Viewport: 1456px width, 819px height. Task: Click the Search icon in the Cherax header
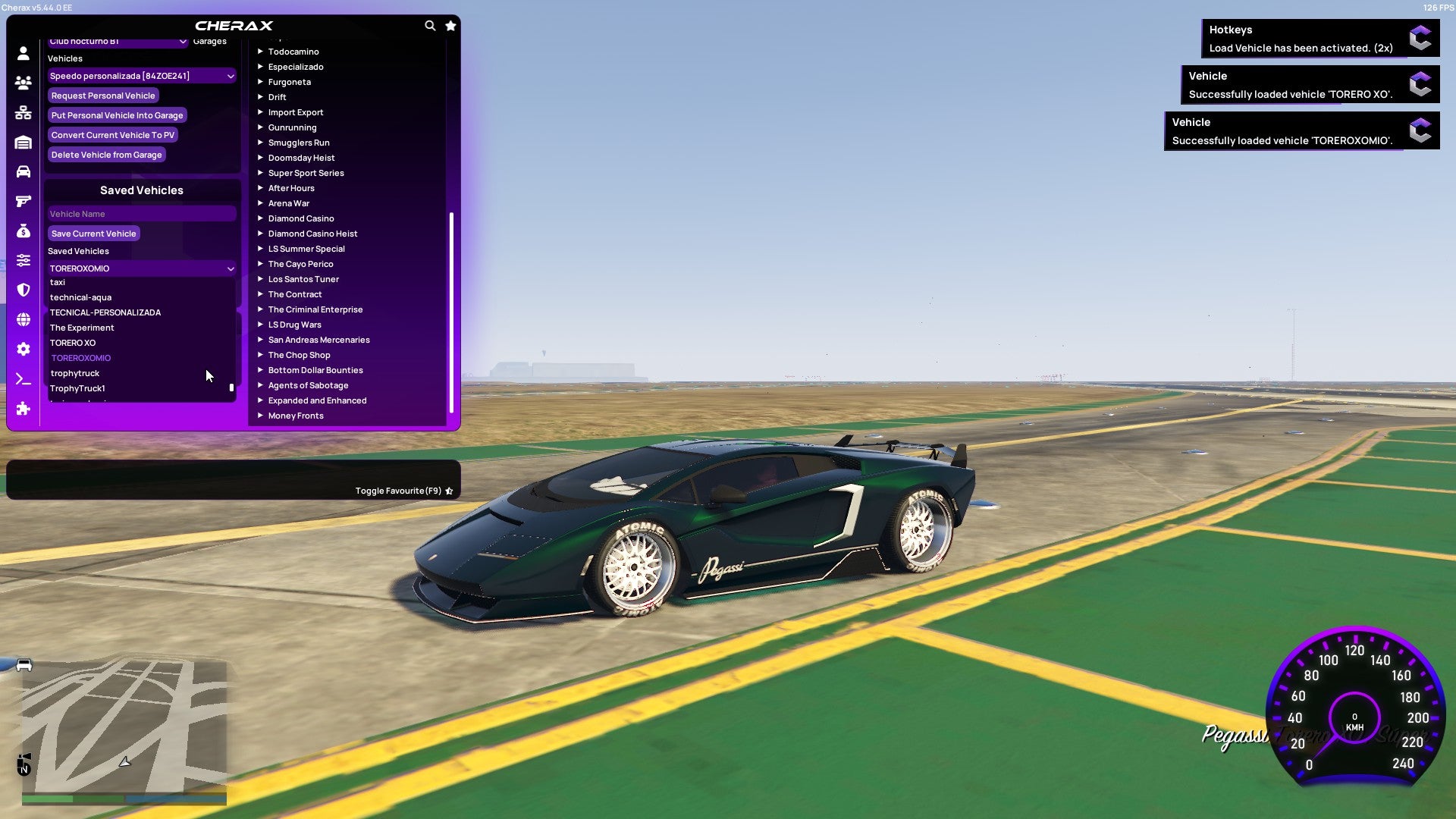coord(430,25)
